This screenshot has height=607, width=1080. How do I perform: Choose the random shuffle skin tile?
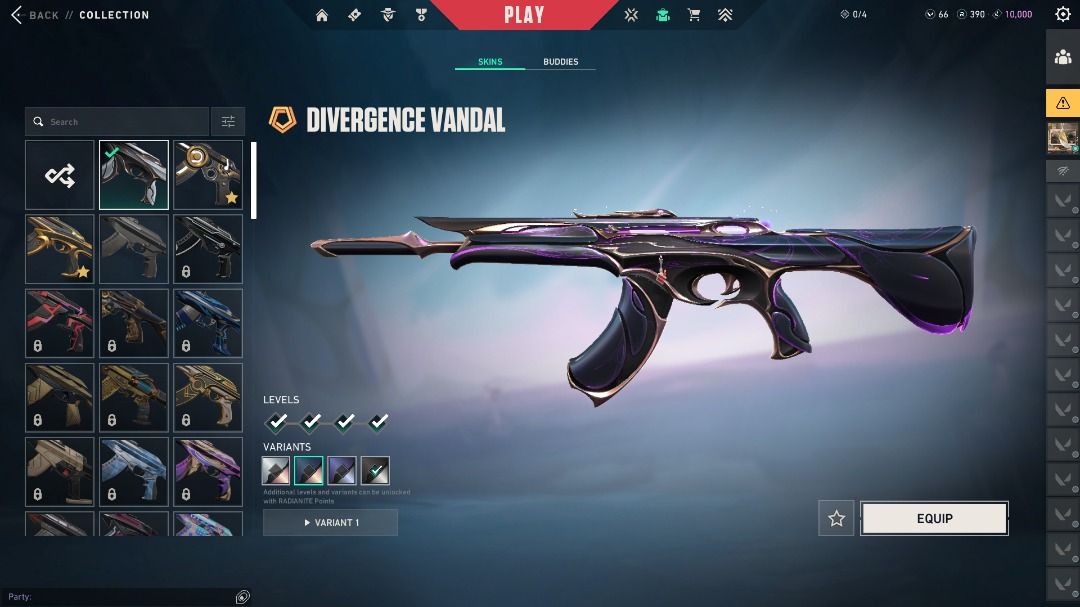[x=60, y=175]
